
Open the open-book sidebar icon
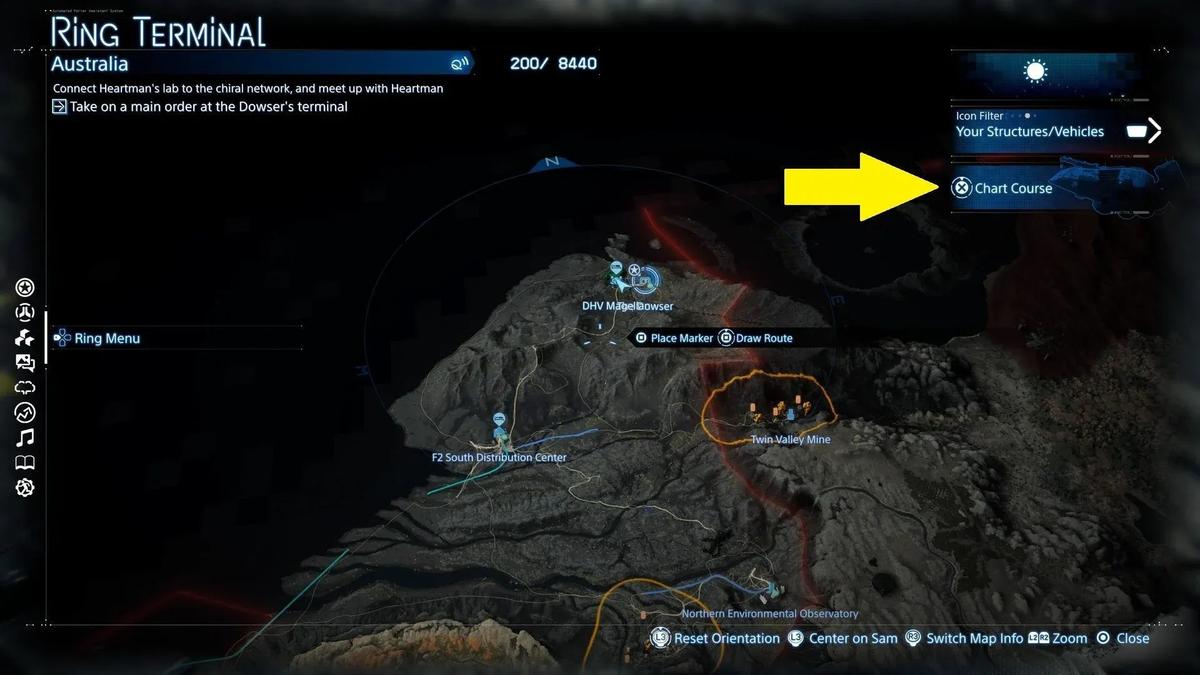pos(25,462)
